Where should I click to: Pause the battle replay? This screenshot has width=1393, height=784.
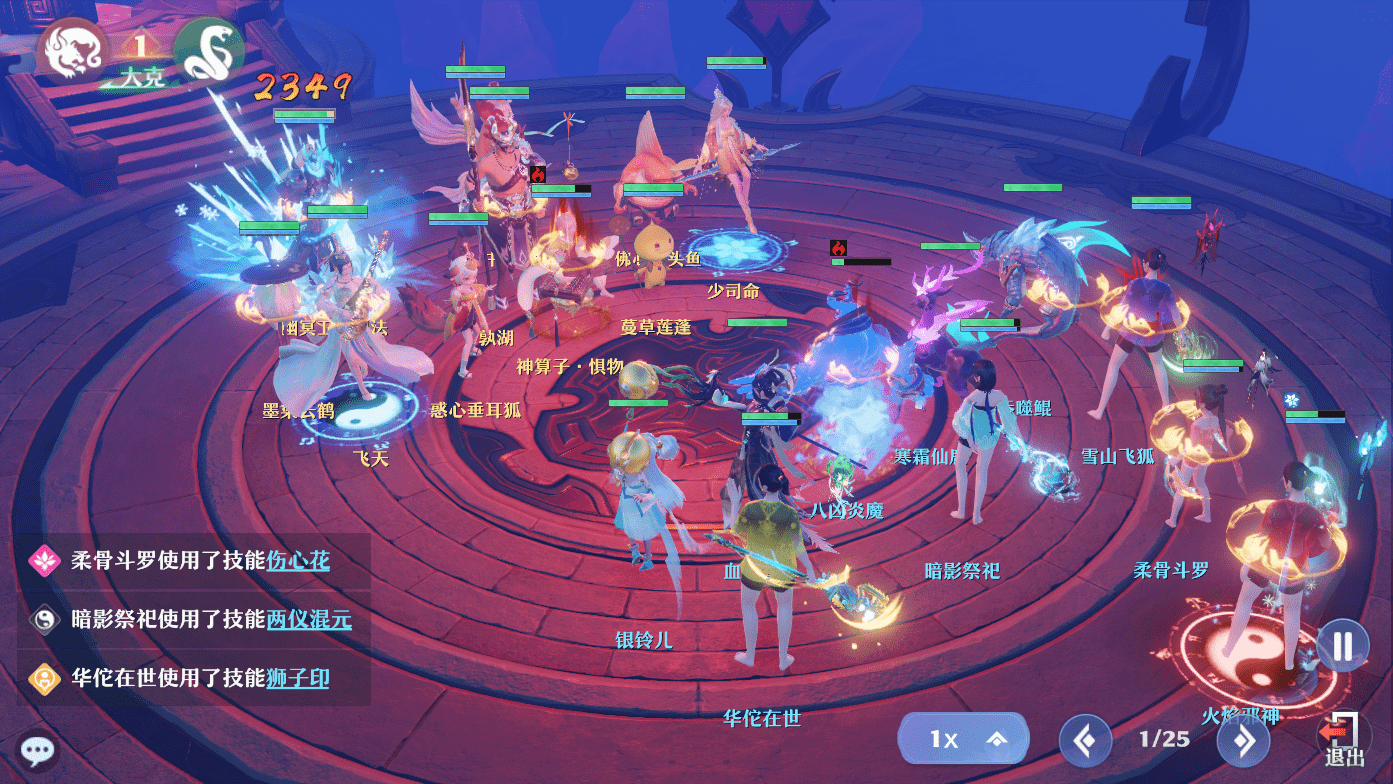point(1342,645)
